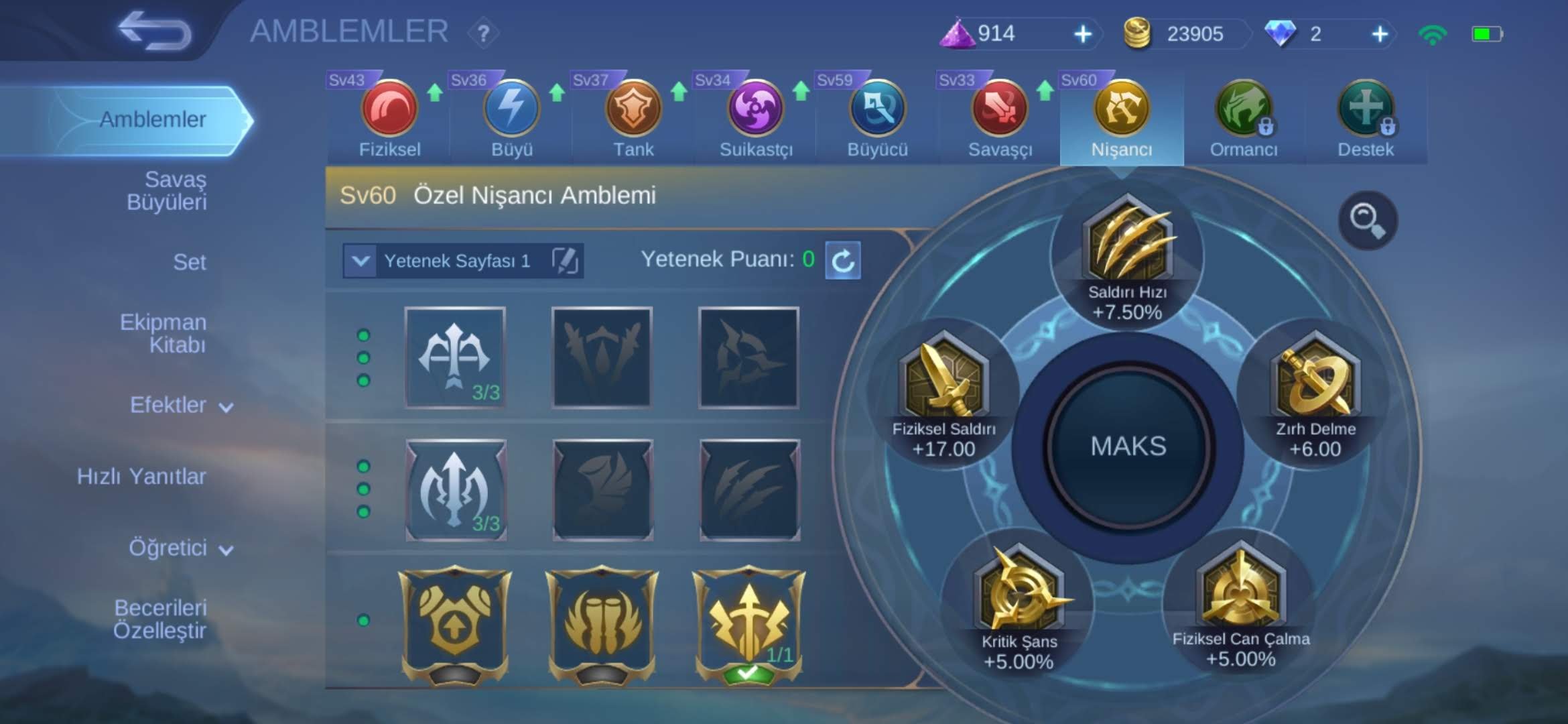The image size is (1568, 724).
Task: Click the Yetenek Puanı reset button
Action: (843, 261)
